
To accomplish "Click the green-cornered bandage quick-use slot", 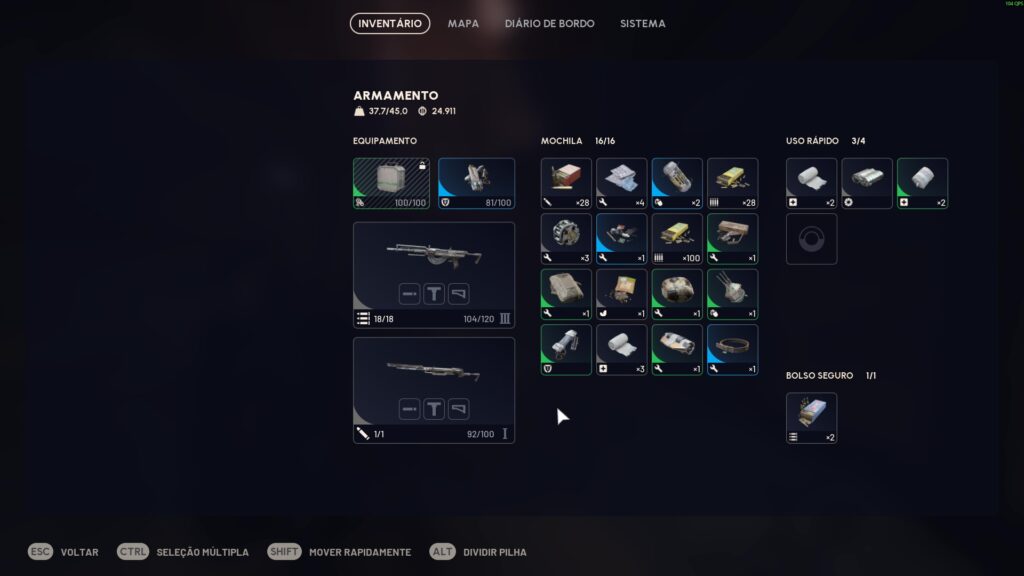I will 922,183.
